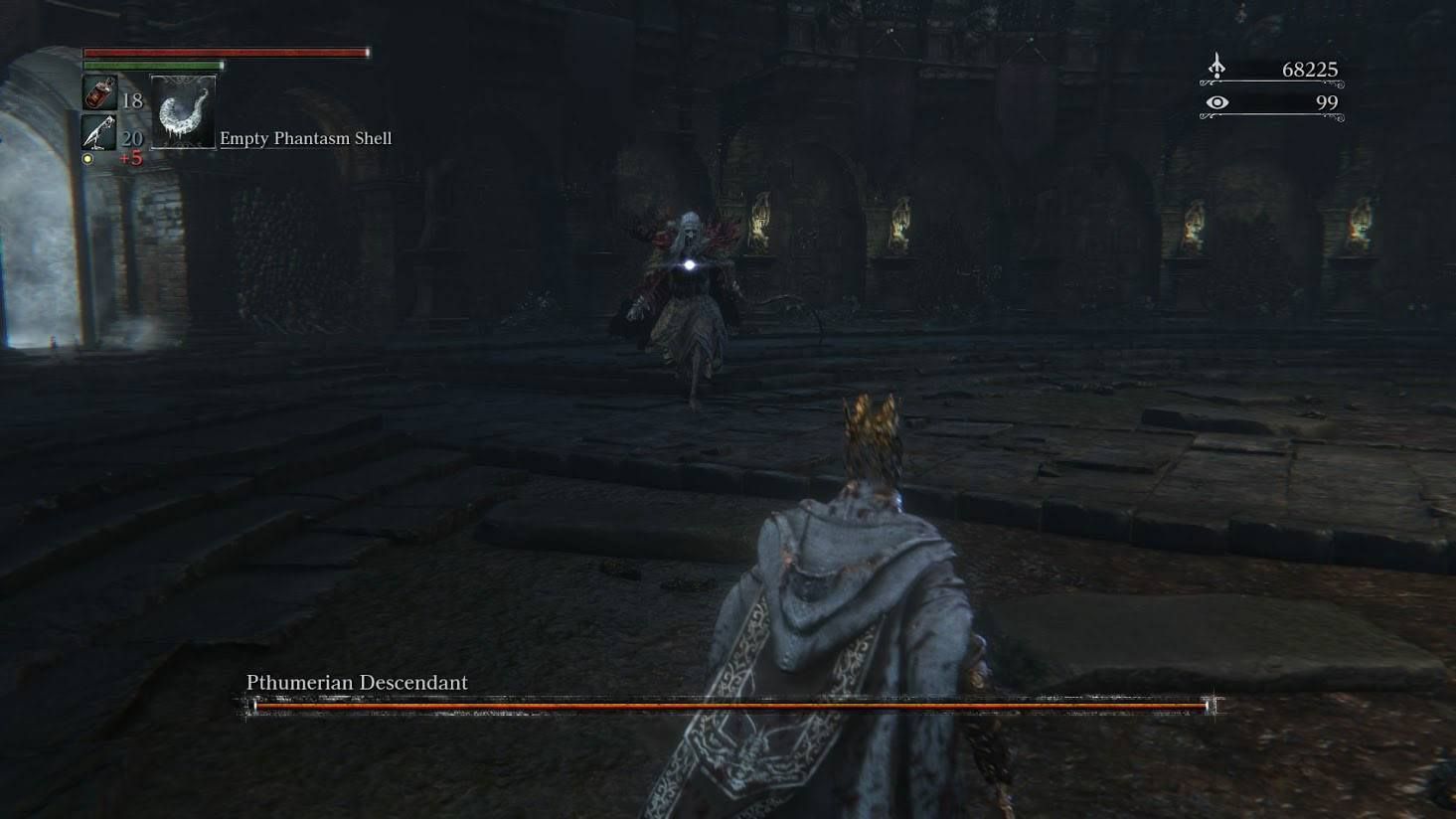The image size is (1456, 819).
Task: Toggle the Insight eye display
Action: point(1216,100)
